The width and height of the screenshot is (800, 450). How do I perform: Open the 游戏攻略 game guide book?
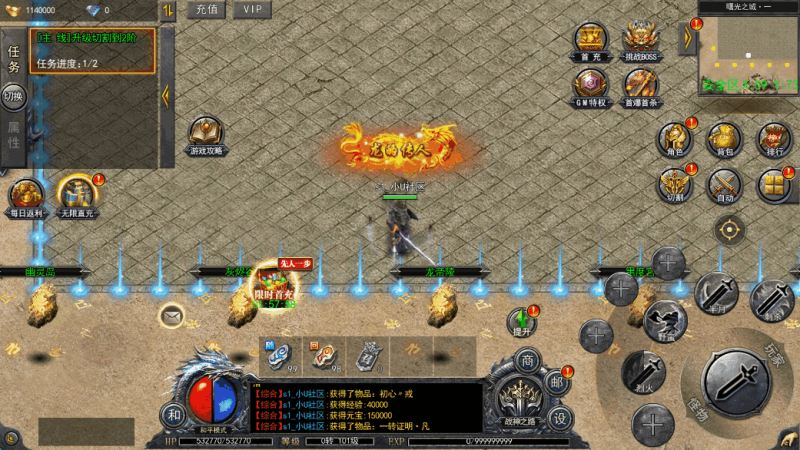(x=206, y=134)
